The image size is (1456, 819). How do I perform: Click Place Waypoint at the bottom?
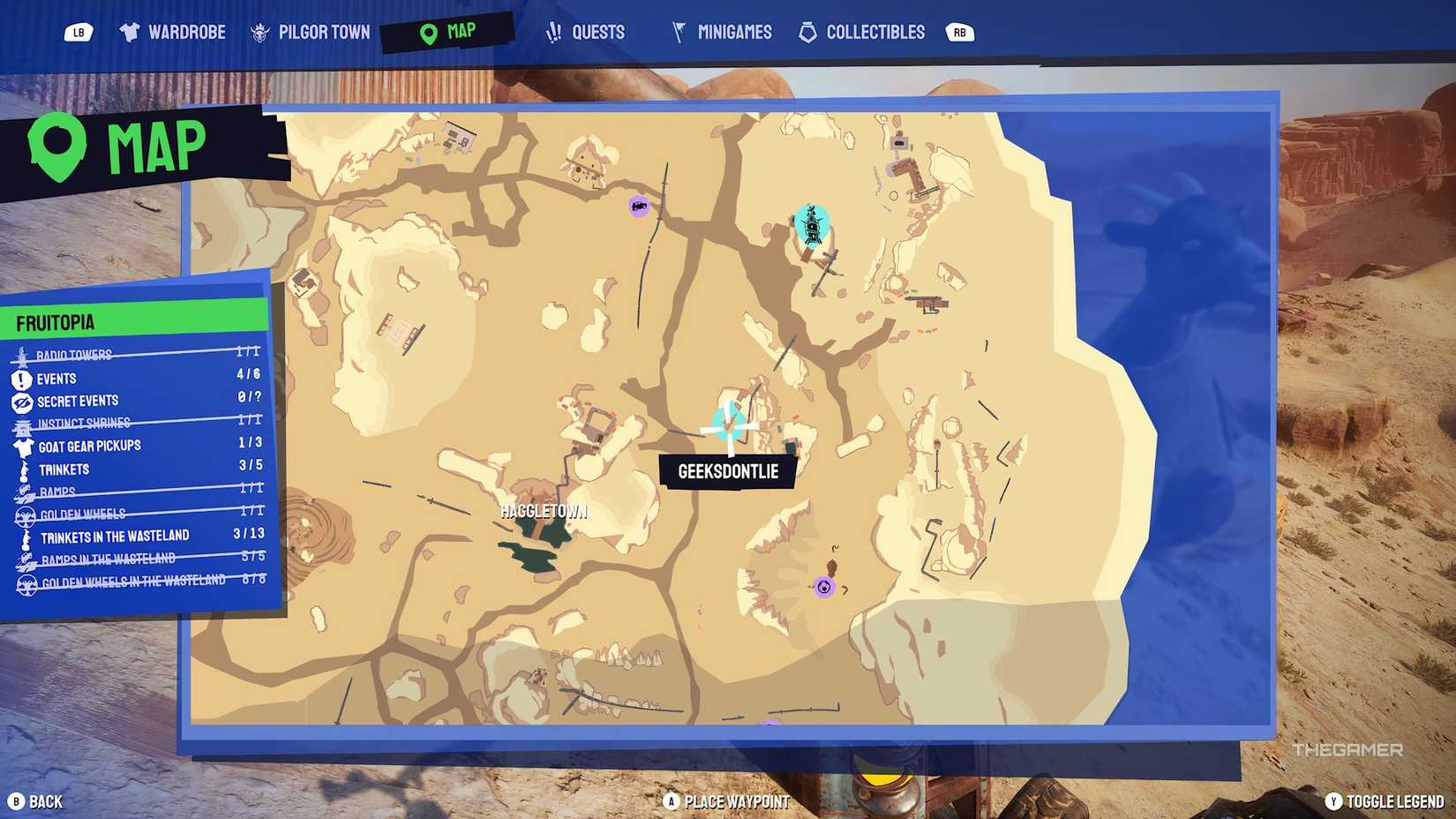click(728, 802)
